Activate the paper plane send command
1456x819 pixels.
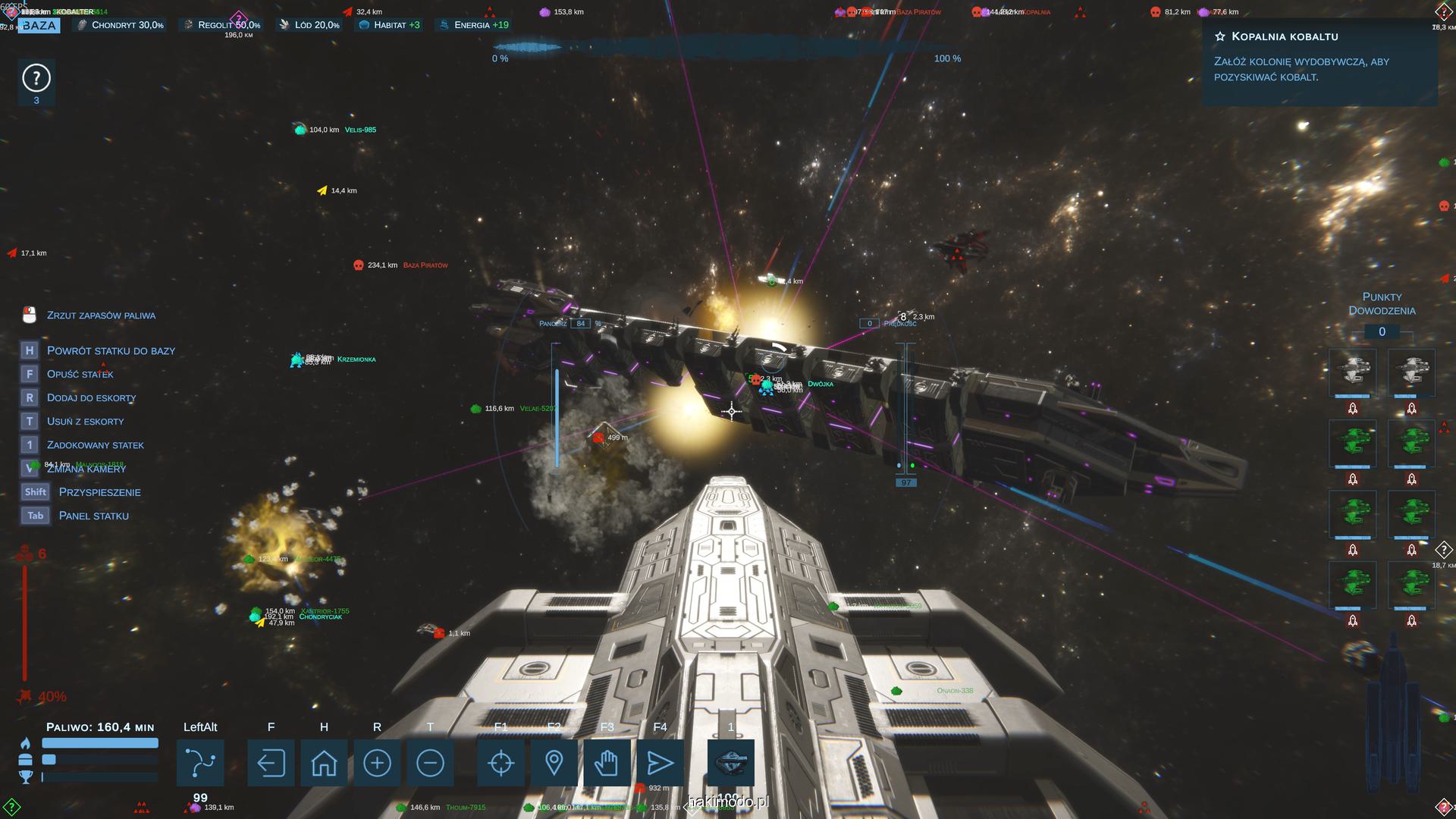click(660, 763)
